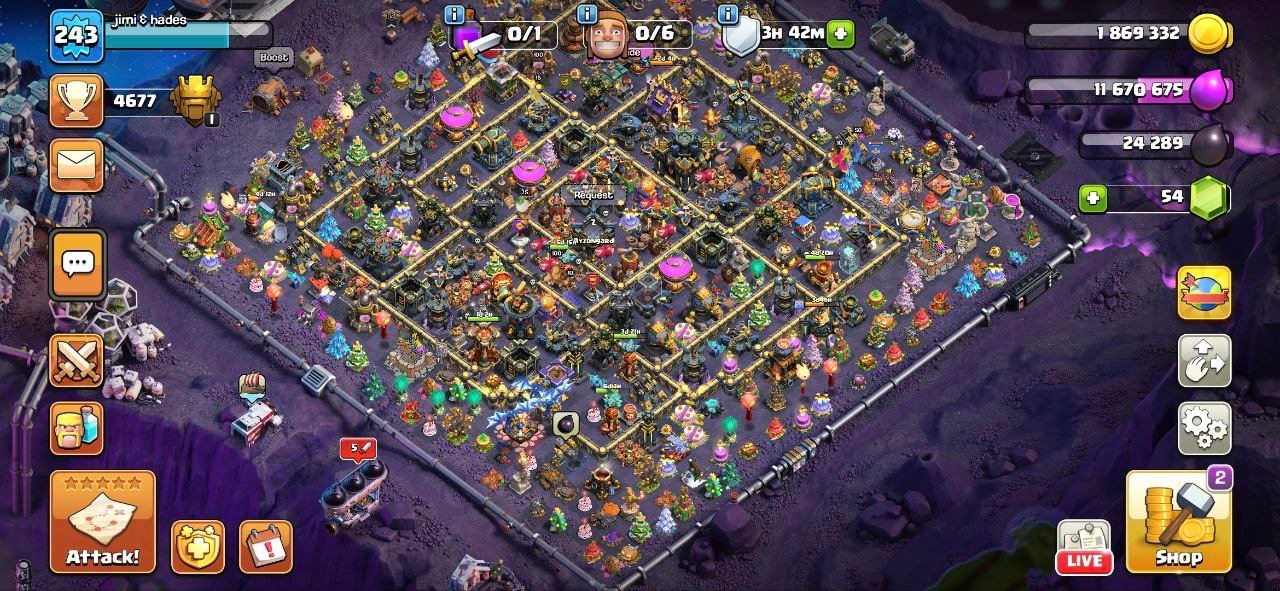Open the Shop
Image resolution: width=1280 pixels, height=591 pixels.
click(1178, 522)
